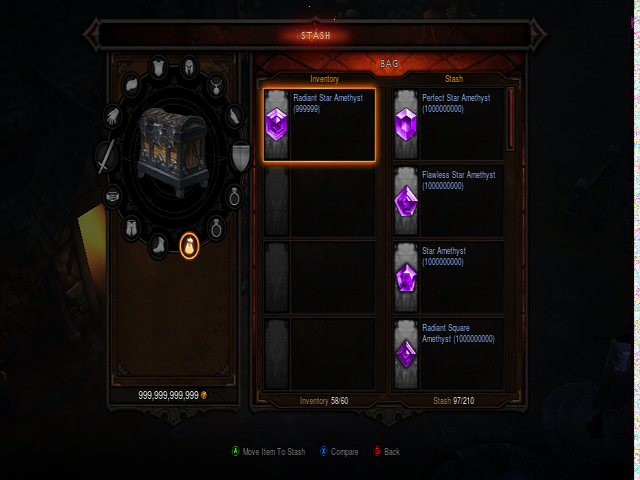
Task: Open the belt category
Action: pos(112,196)
